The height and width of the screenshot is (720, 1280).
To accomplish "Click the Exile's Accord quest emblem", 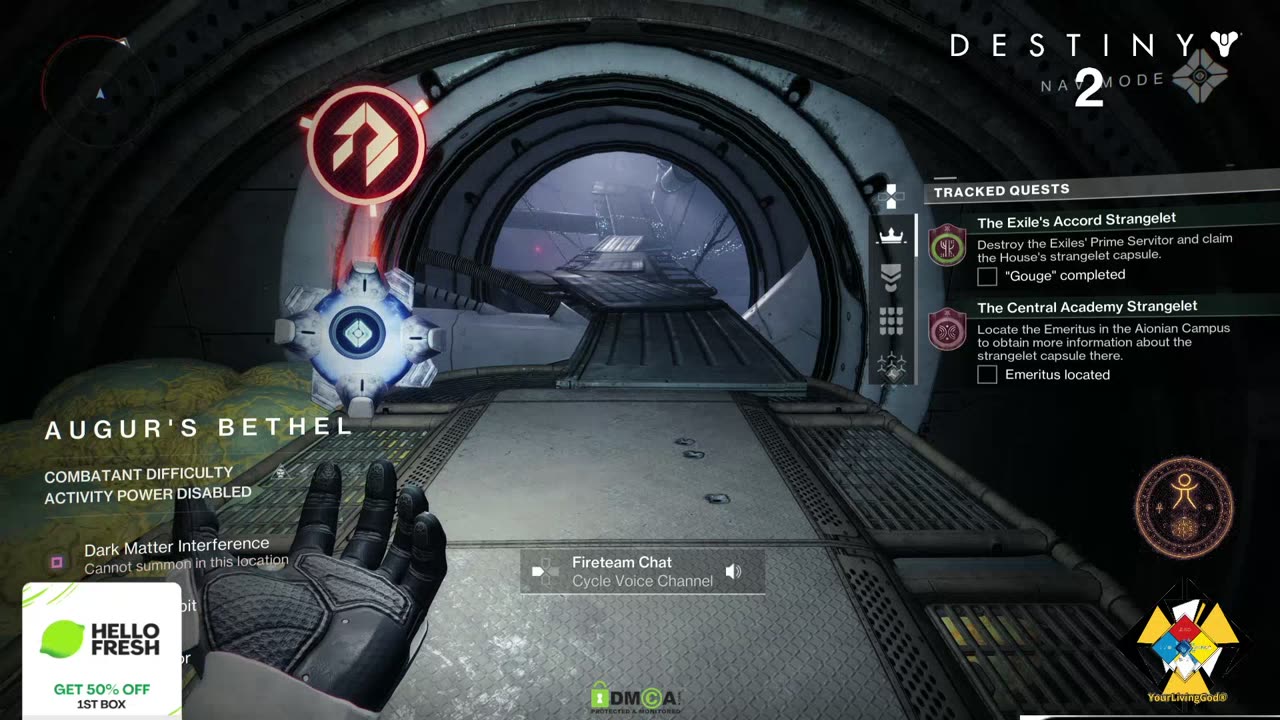I will point(947,245).
